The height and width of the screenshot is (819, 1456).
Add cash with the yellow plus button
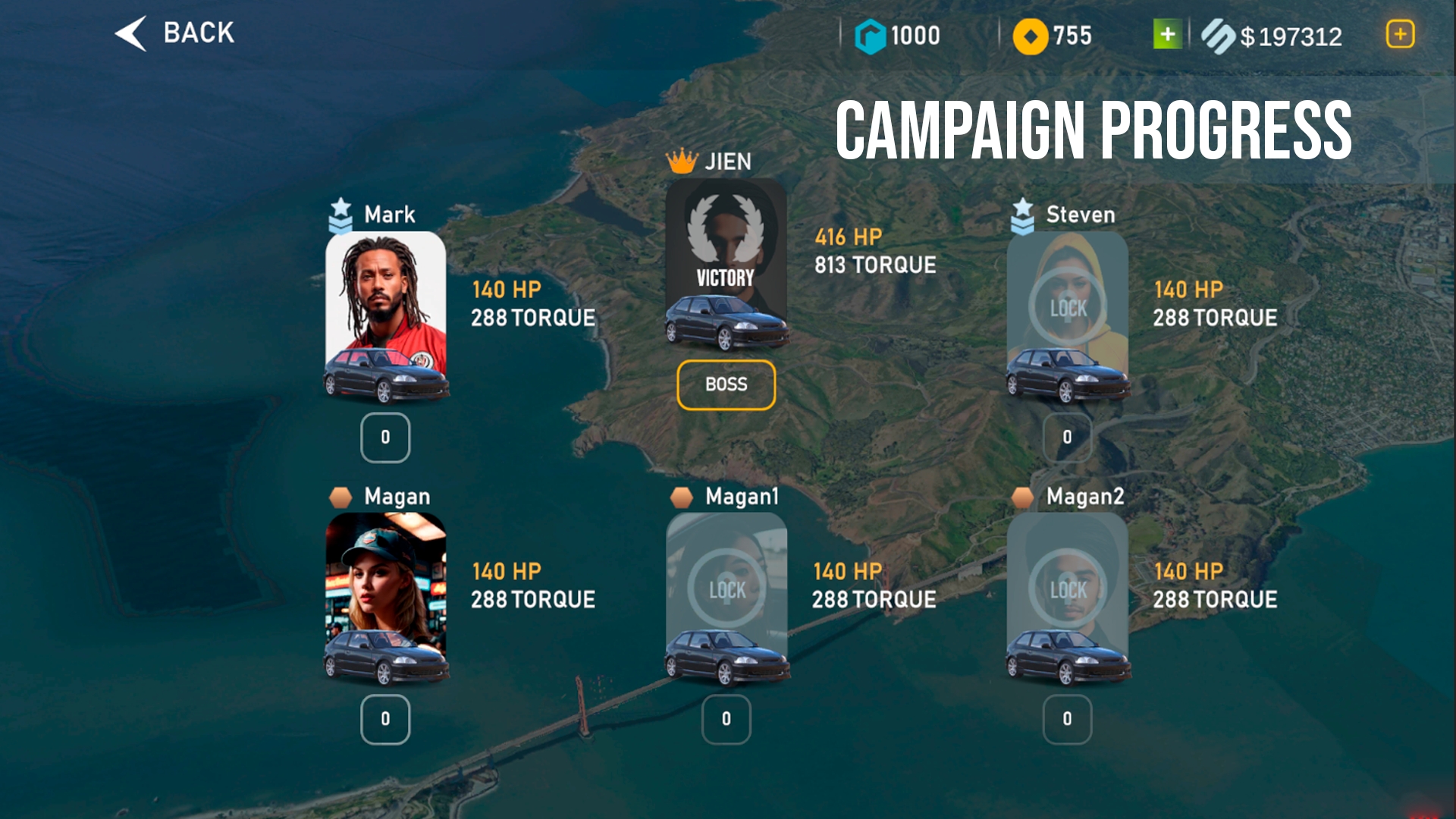(1400, 34)
